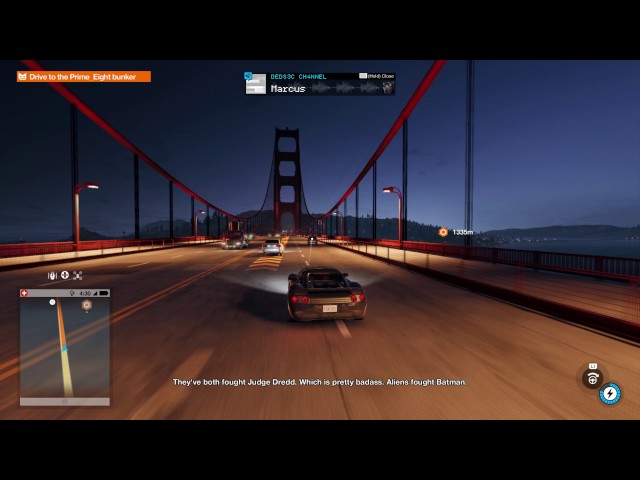Click the lightning bolt botnet battery icon
640x480 pixels.
[x=609, y=393]
